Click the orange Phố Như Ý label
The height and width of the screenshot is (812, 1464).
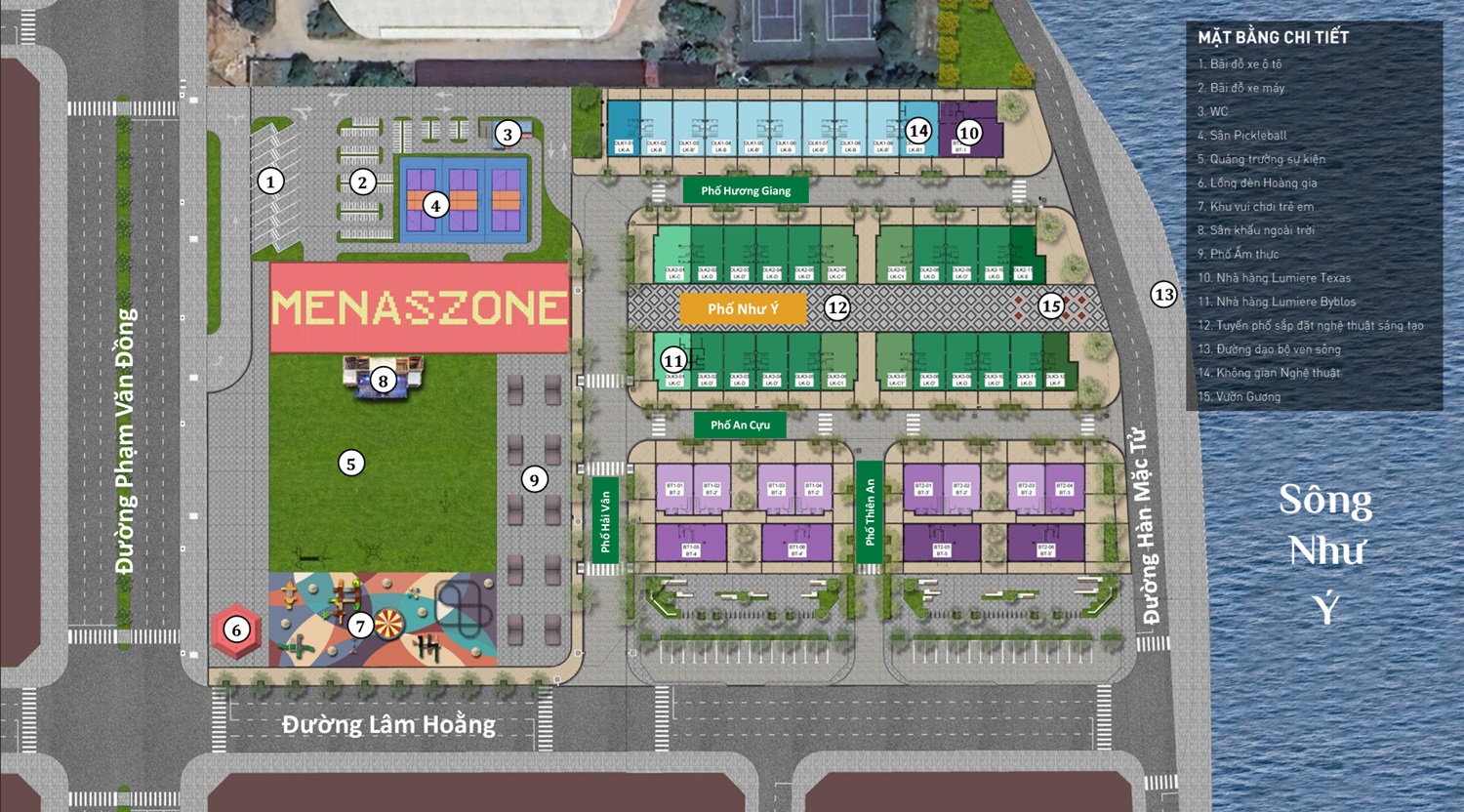tap(743, 309)
